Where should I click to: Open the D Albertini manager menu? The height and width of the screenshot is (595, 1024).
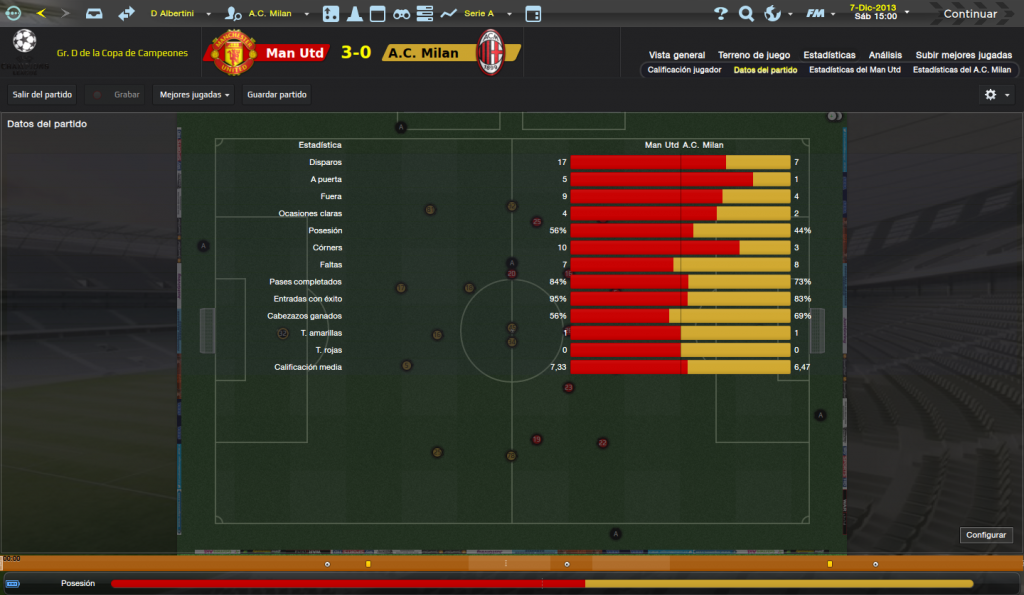click(x=180, y=14)
